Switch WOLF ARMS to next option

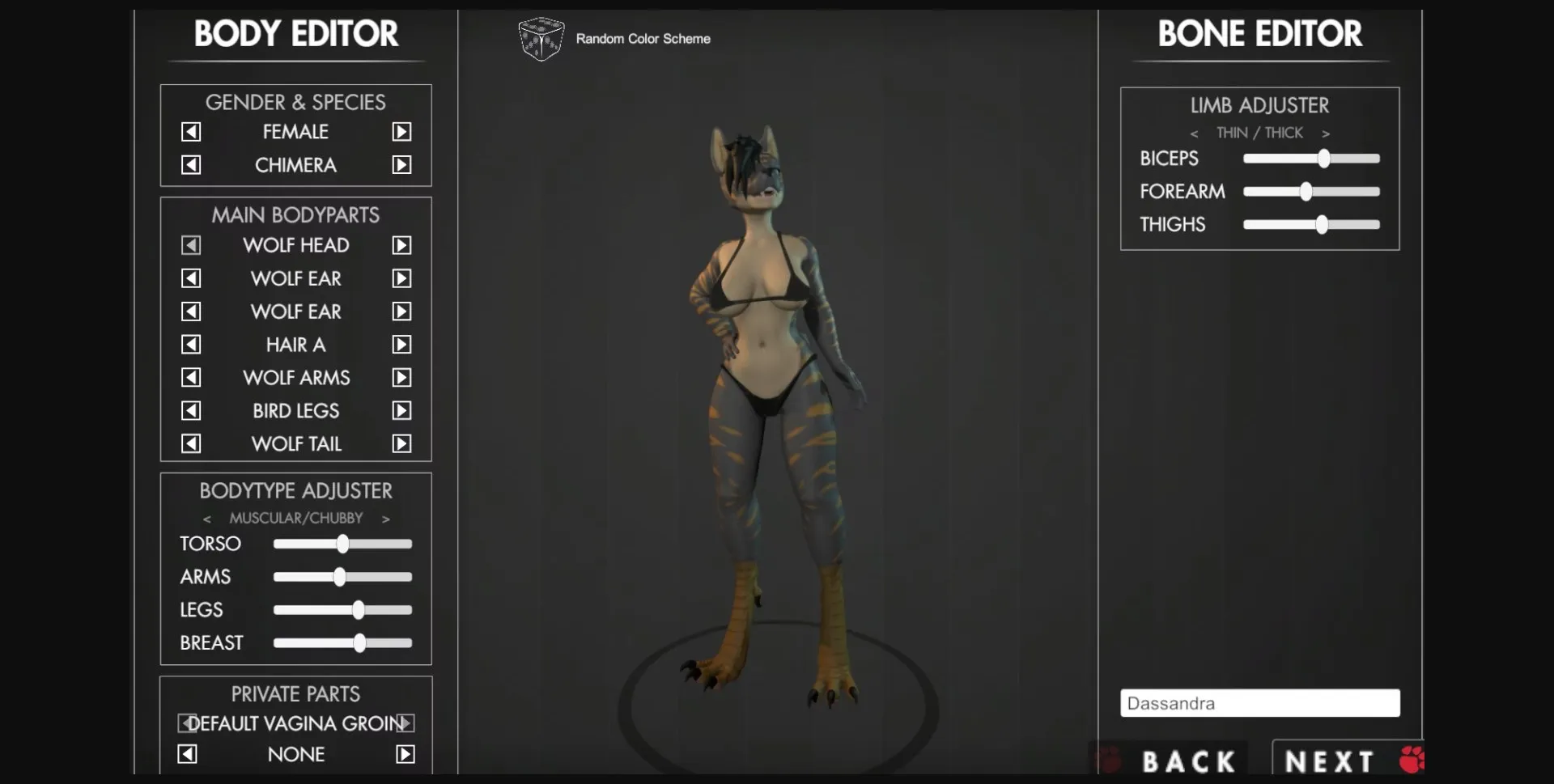(x=402, y=377)
